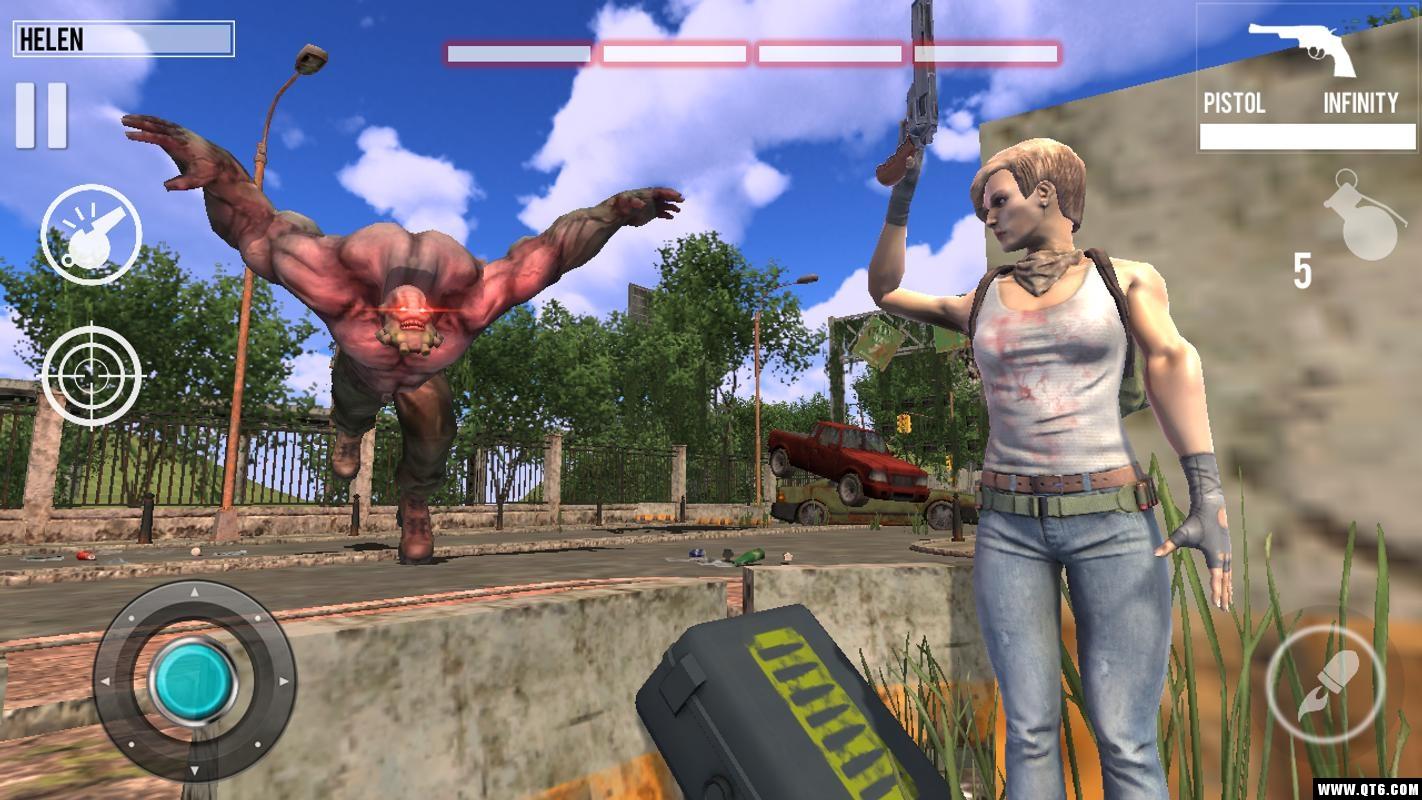The width and height of the screenshot is (1422, 800).
Task: Open the pistol weapon selector
Action: click(1306, 80)
